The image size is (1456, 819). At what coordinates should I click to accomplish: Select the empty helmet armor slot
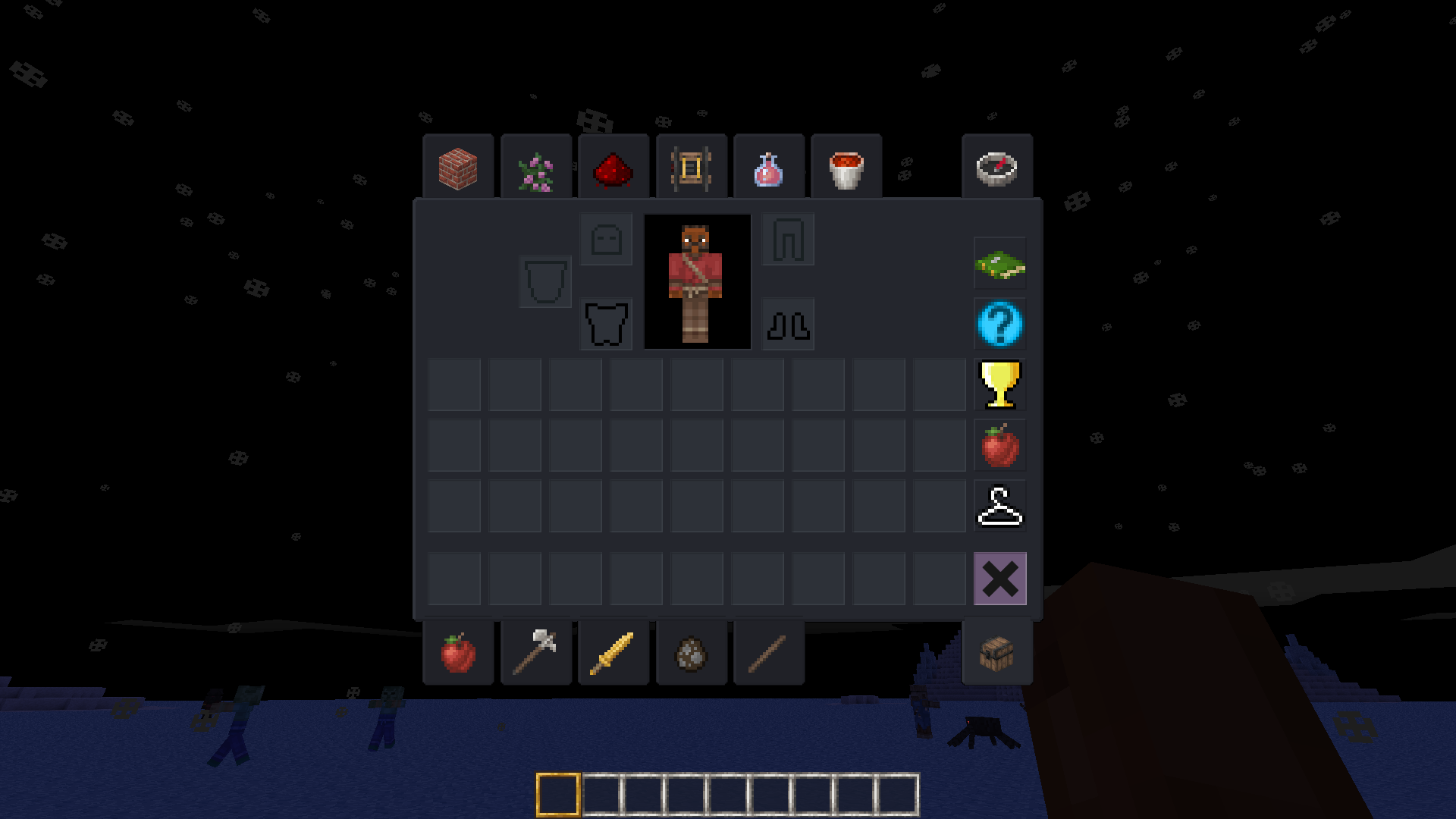coord(606,240)
